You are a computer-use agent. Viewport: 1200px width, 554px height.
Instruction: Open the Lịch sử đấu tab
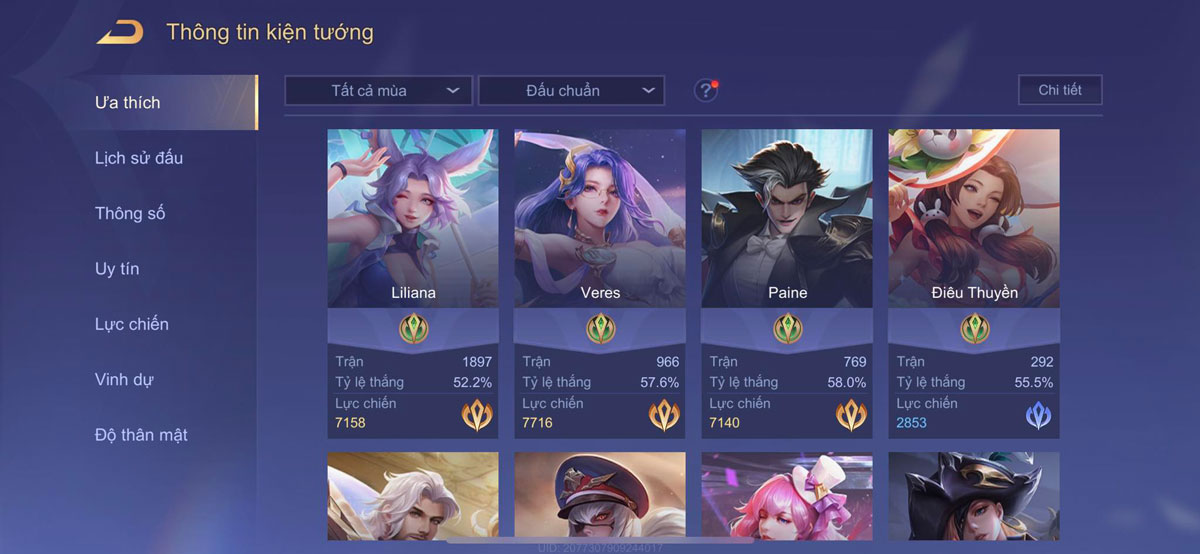click(x=139, y=158)
